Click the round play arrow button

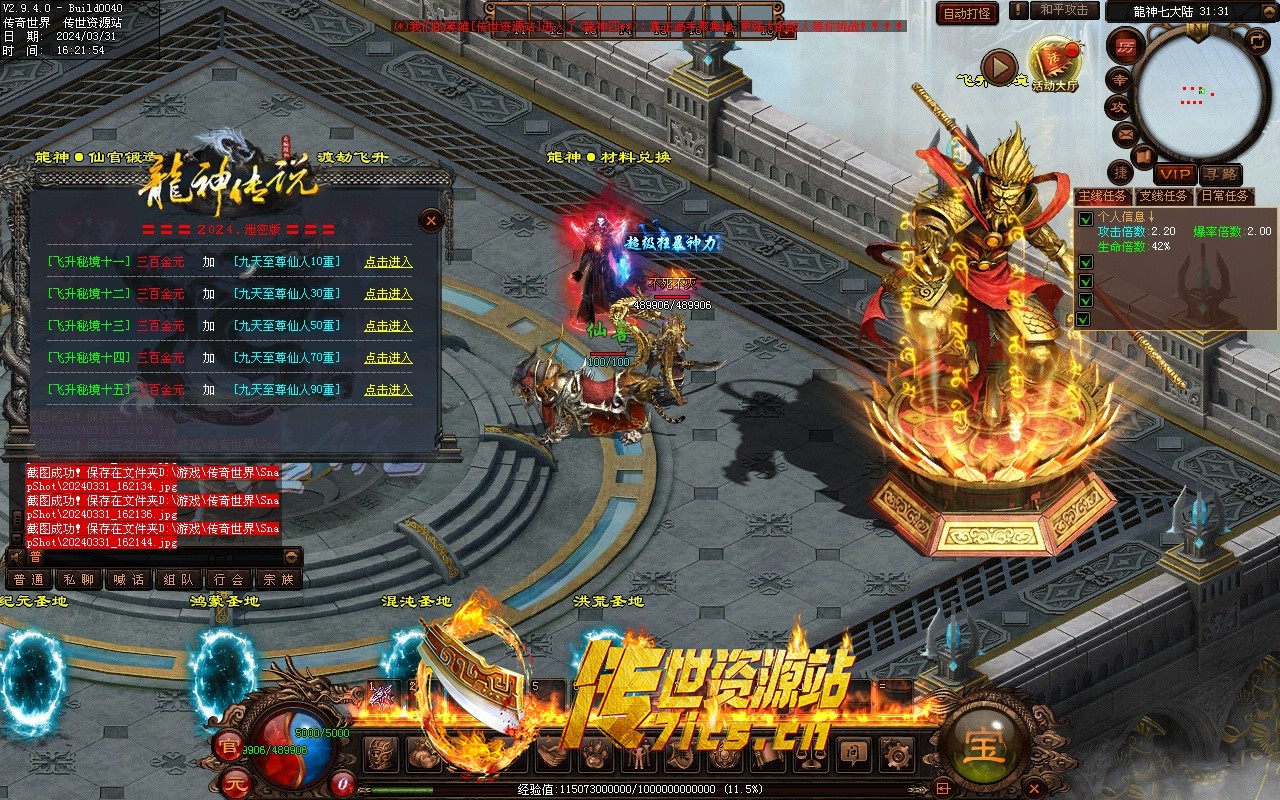click(x=999, y=67)
